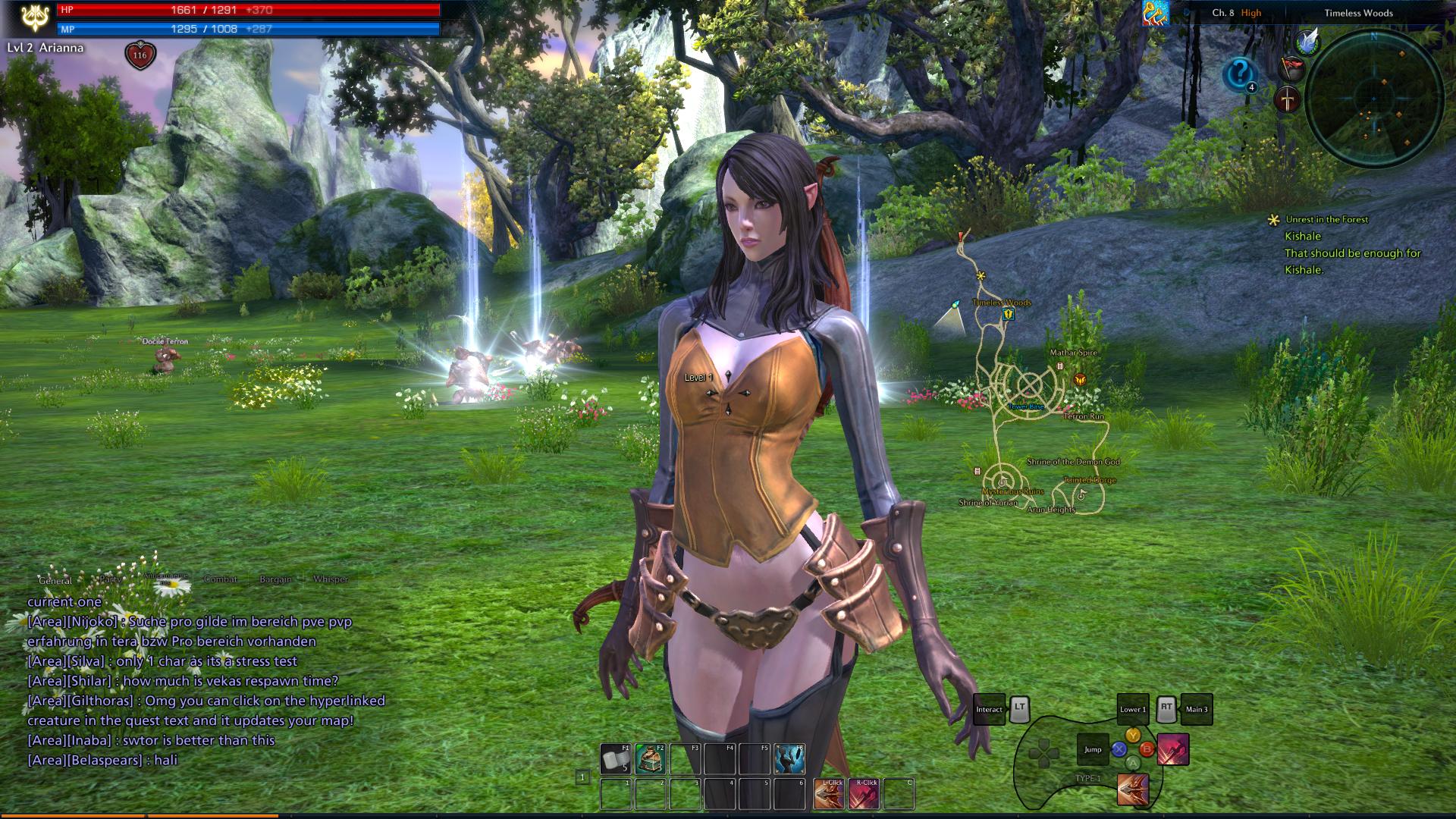Click the hotbar page number 1 button
The image size is (1456, 819).
582,777
